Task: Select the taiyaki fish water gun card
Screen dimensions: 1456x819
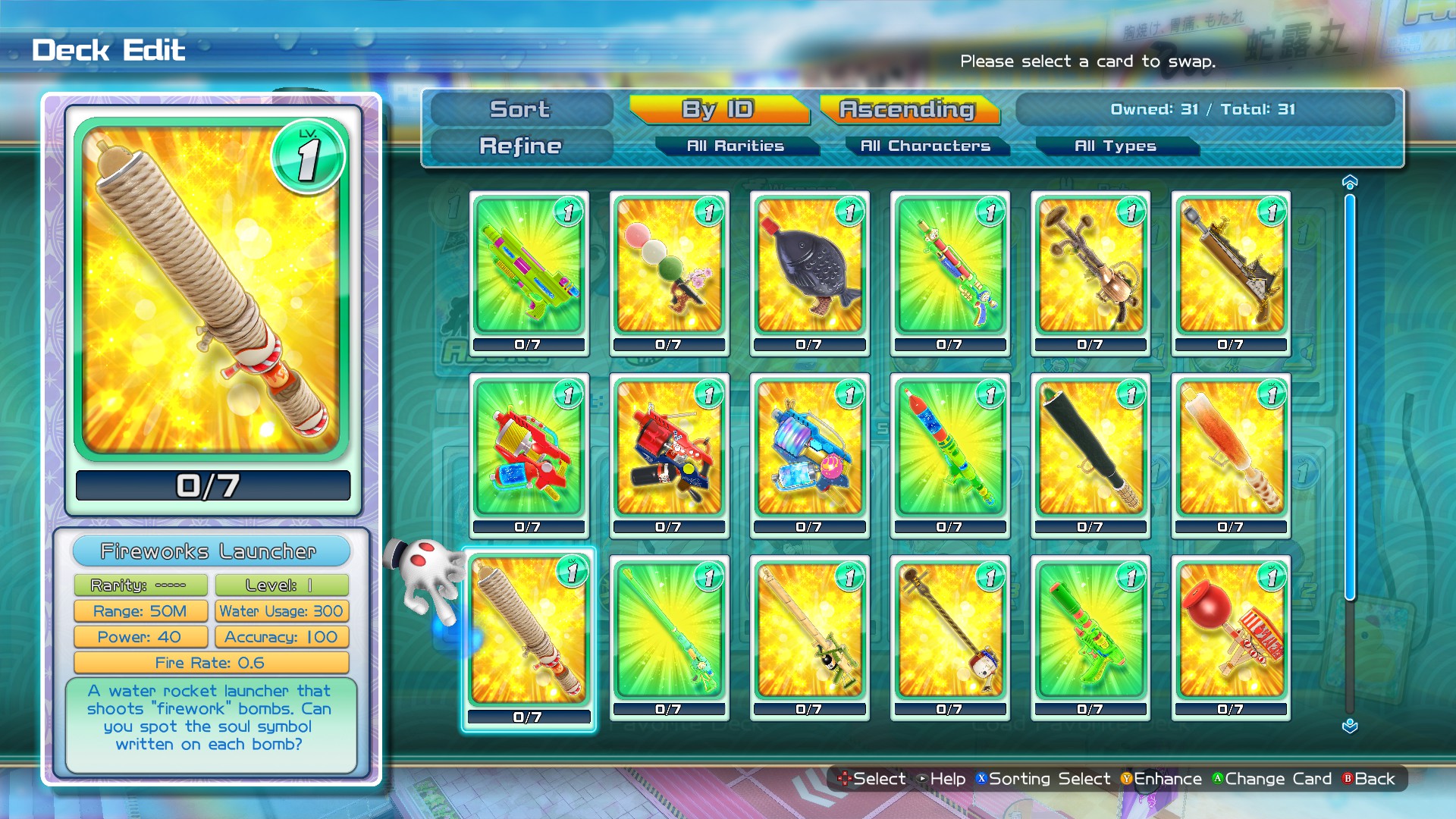Action: point(808,269)
